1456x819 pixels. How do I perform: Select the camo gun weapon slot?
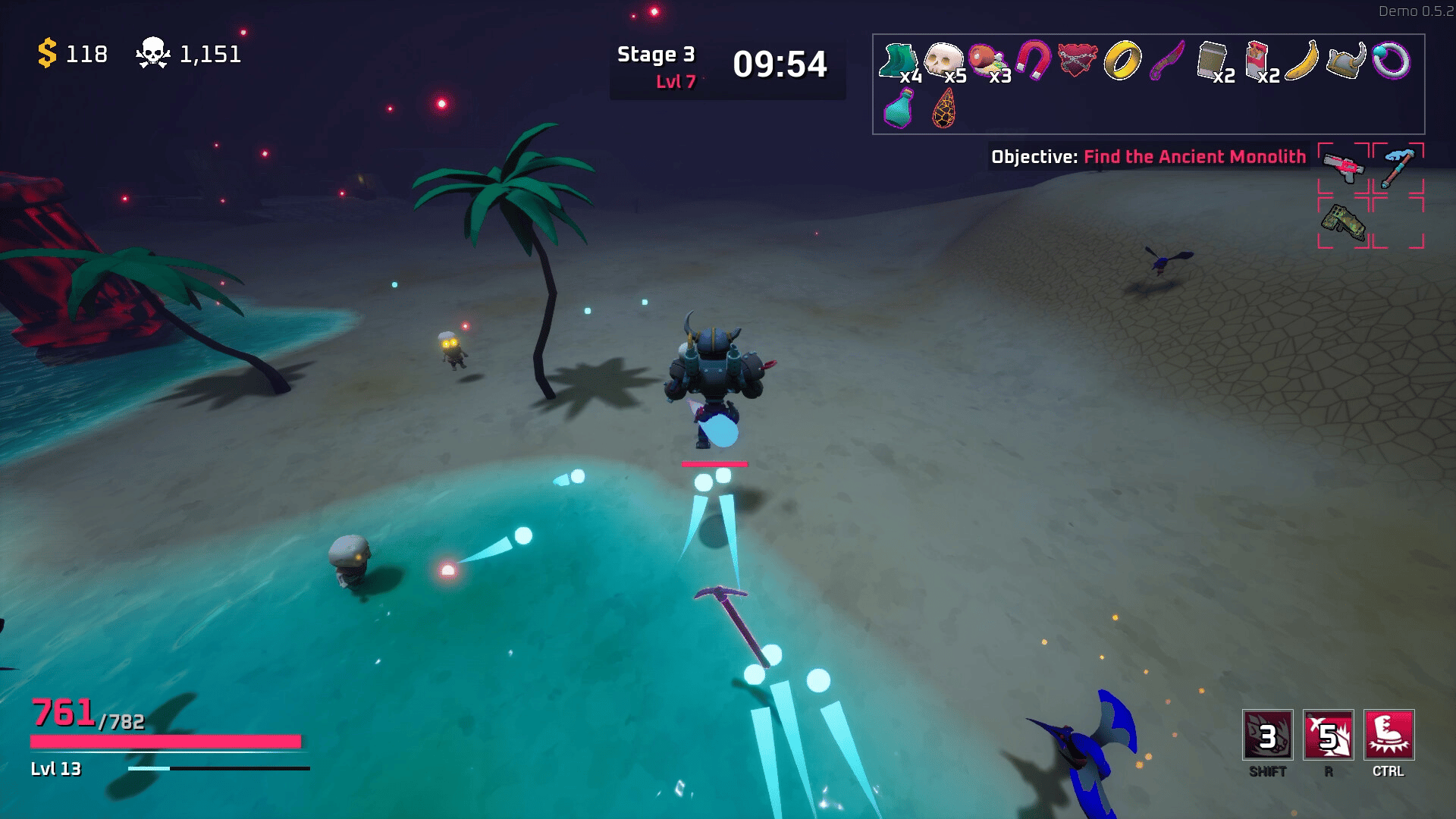[x=1343, y=222]
